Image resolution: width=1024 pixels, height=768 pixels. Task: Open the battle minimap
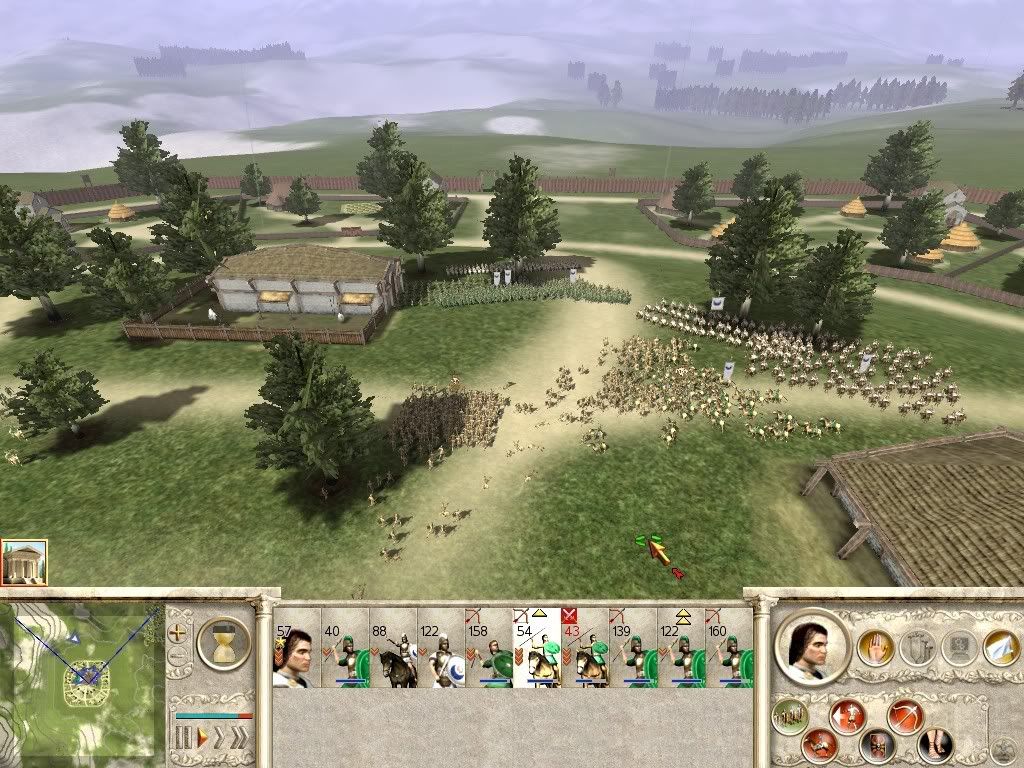pyautogui.click(x=82, y=680)
